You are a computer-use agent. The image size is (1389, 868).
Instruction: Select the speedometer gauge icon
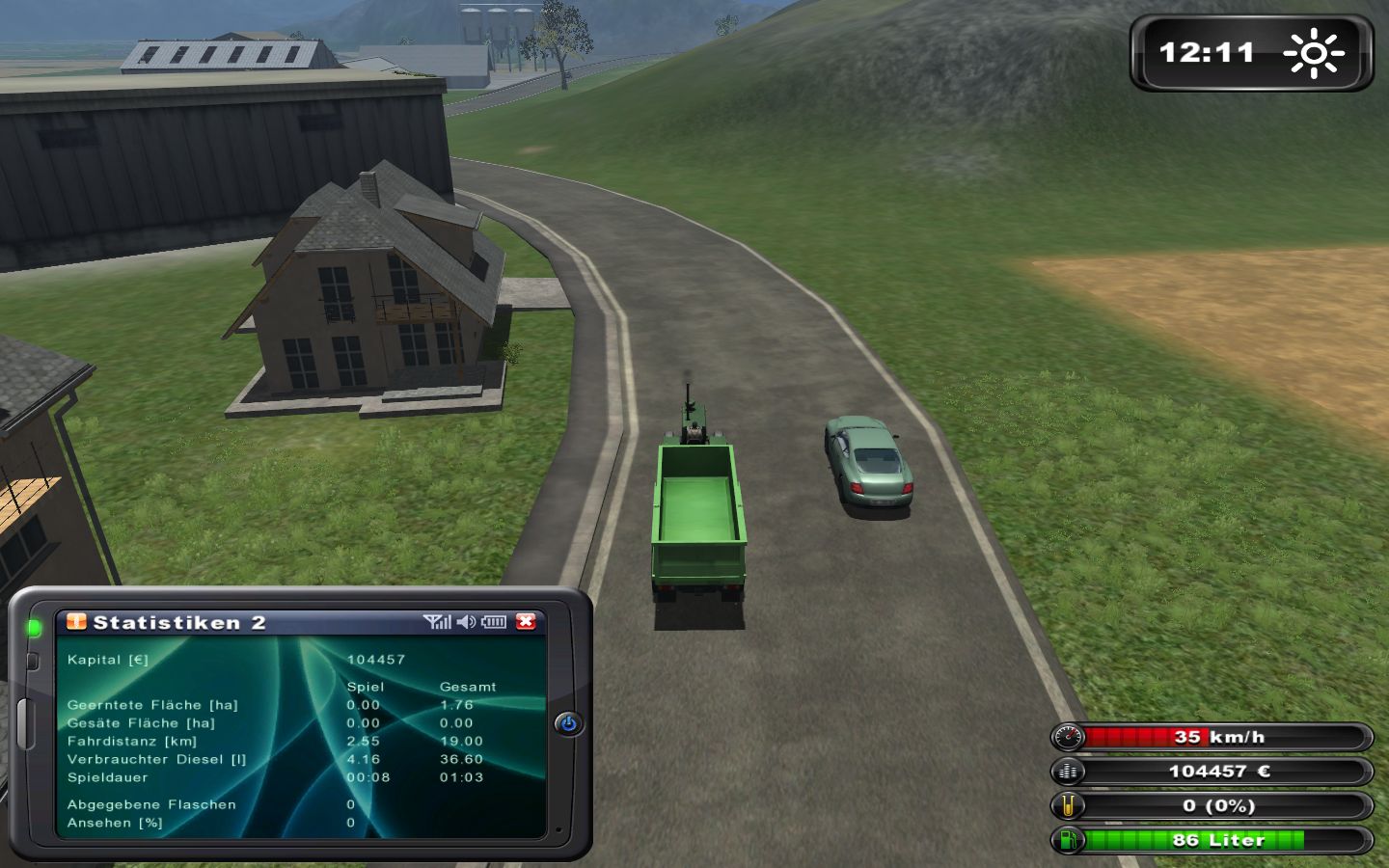click(x=1067, y=738)
